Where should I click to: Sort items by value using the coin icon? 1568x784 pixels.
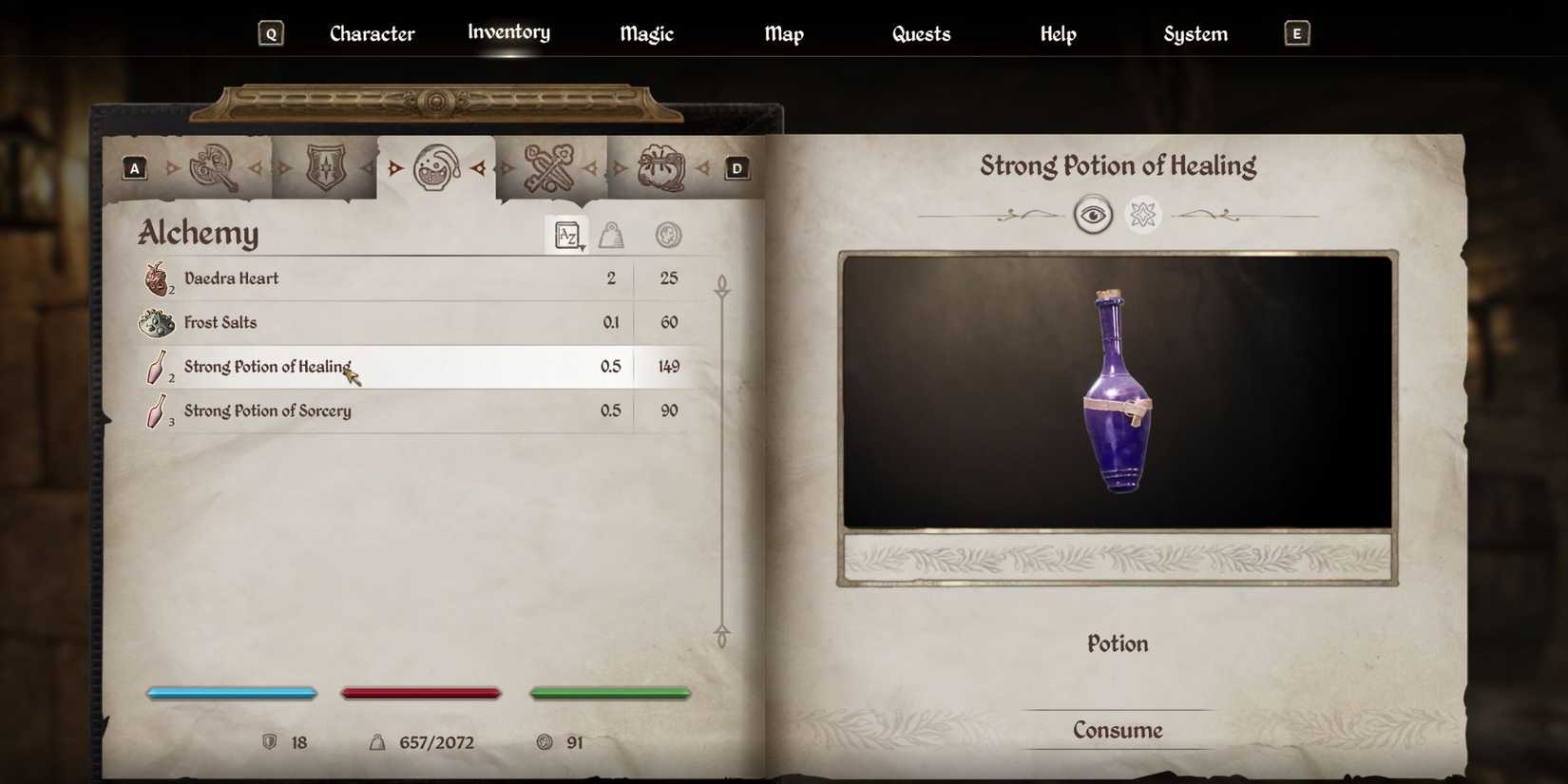click(x=670, y=235)
